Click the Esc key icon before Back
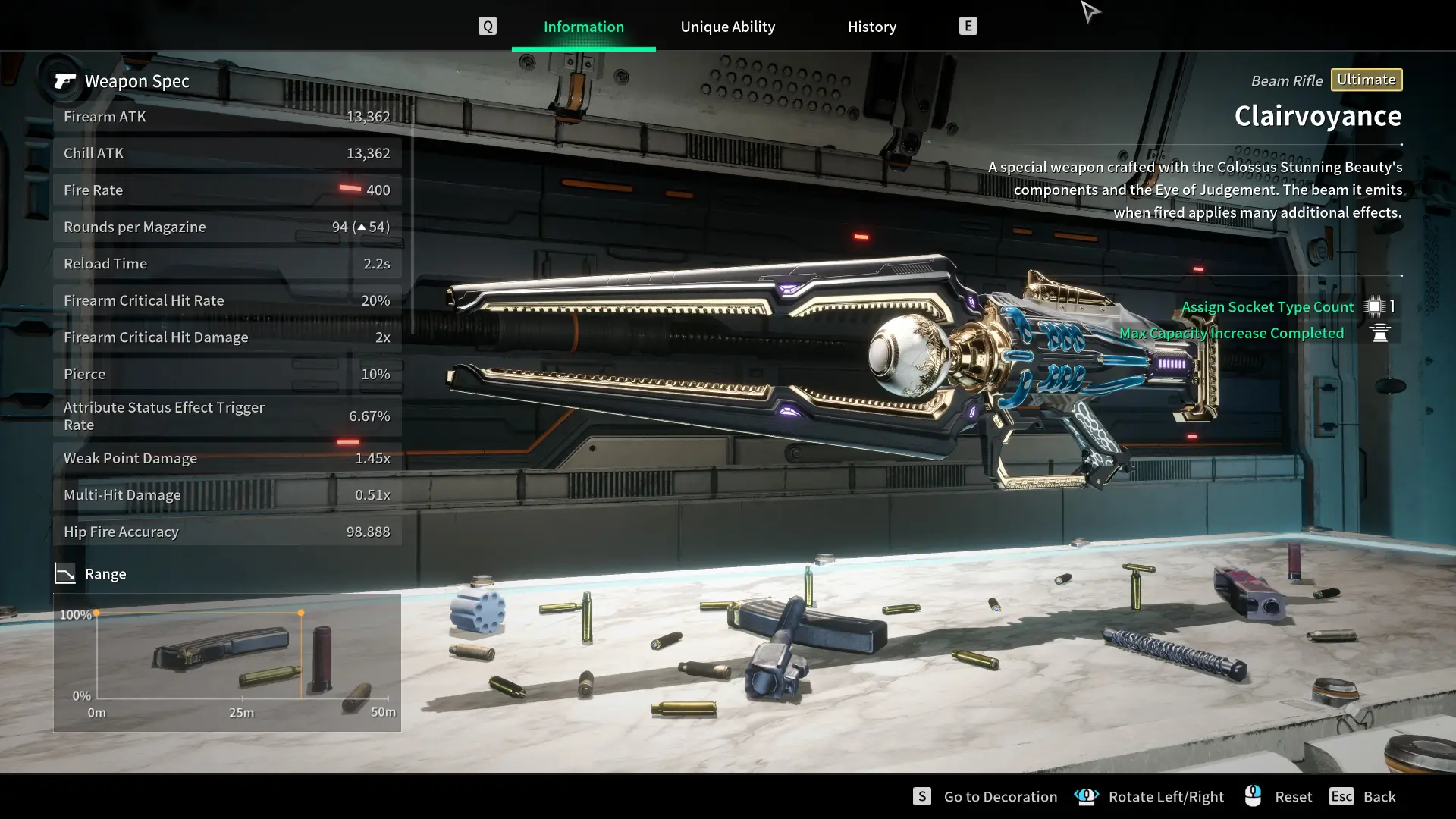 (1342, 796)
